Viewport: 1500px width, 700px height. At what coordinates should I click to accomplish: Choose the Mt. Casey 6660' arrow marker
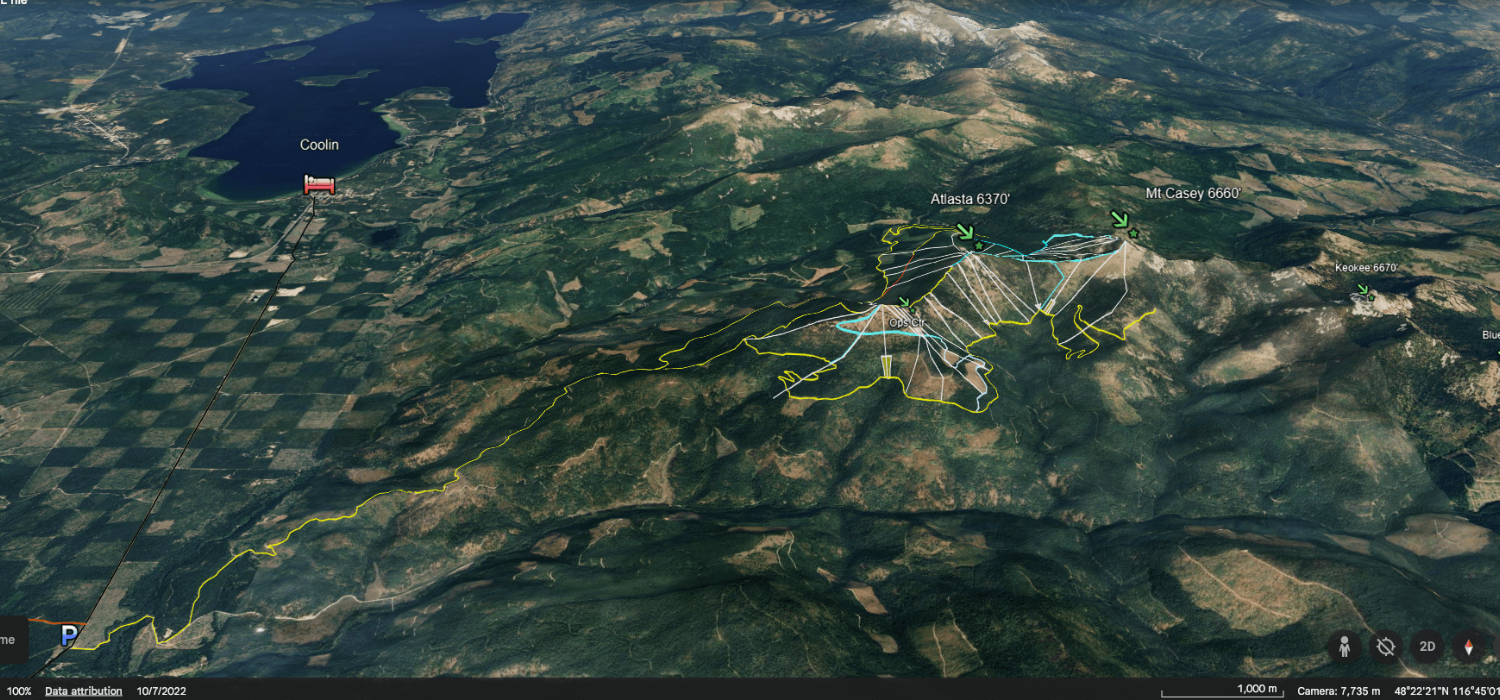(1121, 220)
